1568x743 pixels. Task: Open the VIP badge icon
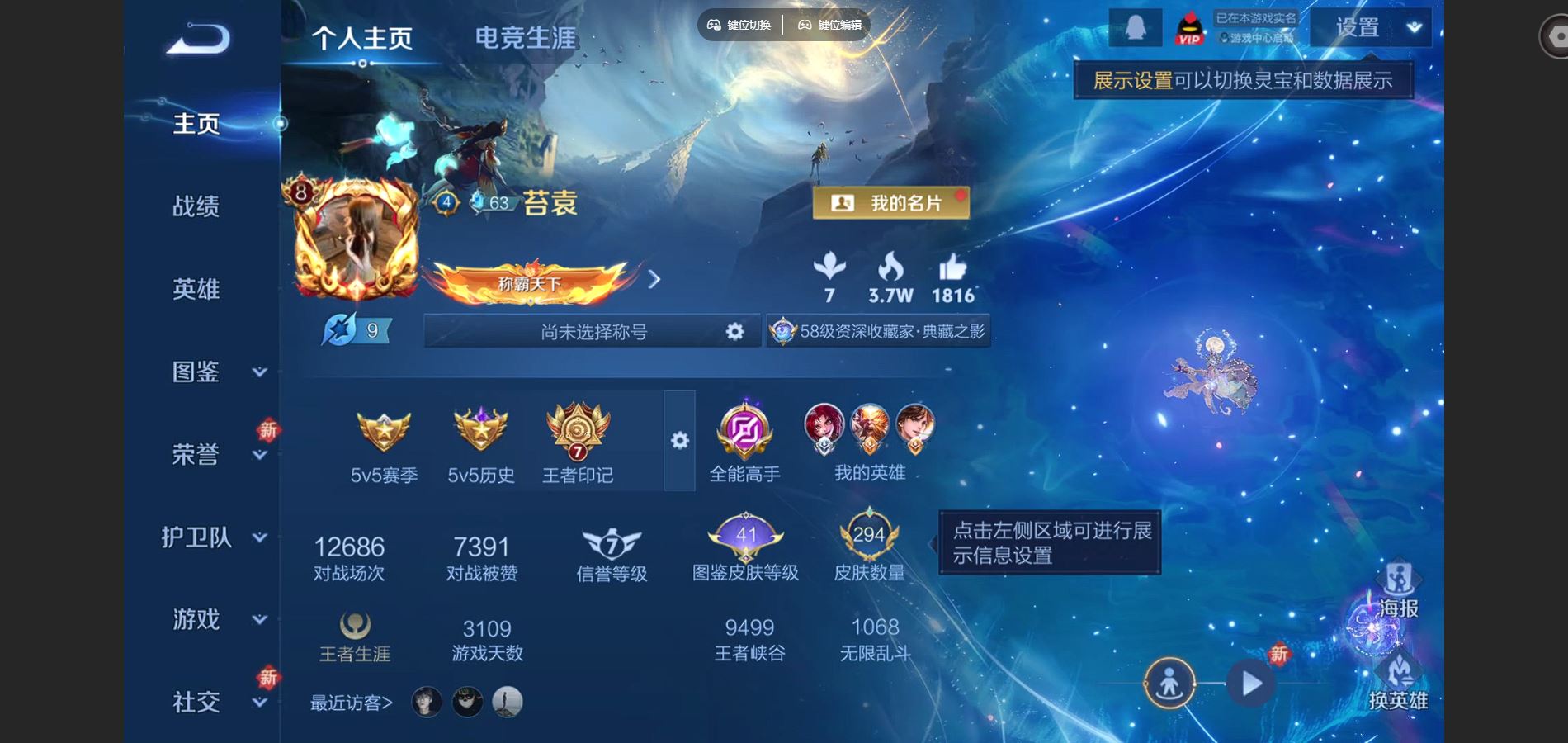click(x=1188, y=27)
